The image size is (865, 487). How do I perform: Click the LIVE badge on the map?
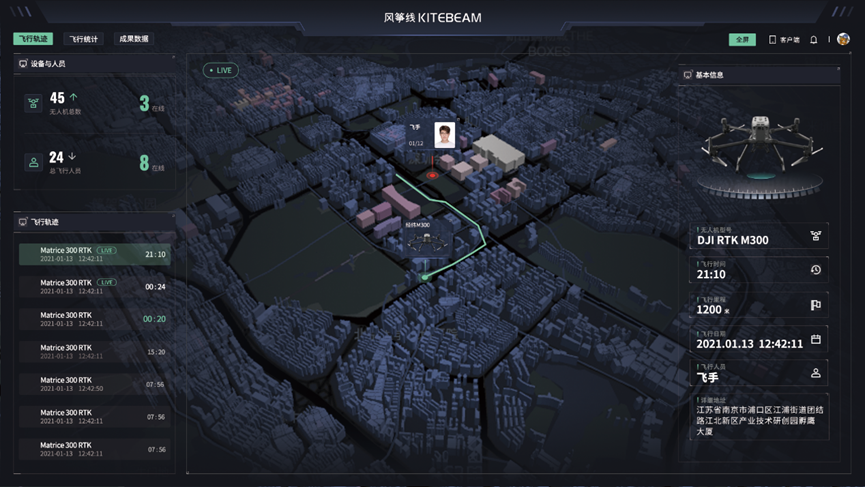[x=220, y=70]
